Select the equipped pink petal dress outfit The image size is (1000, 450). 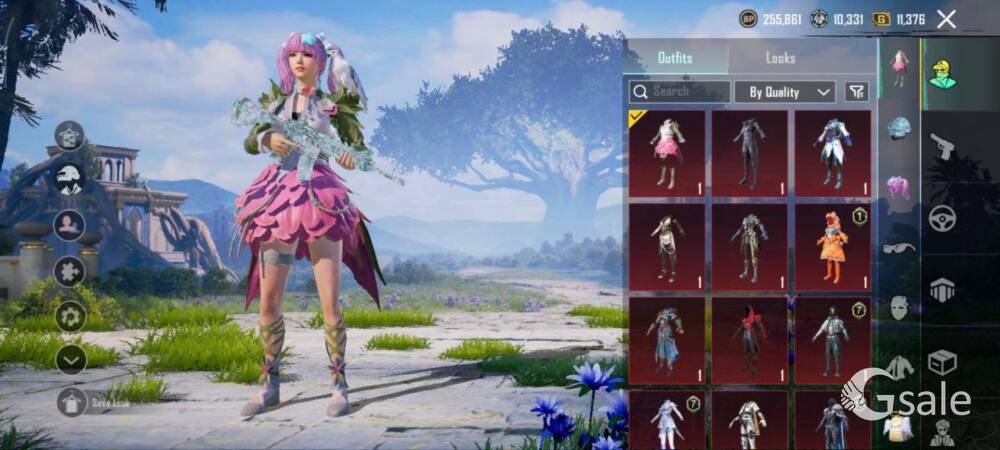point(667,153)
